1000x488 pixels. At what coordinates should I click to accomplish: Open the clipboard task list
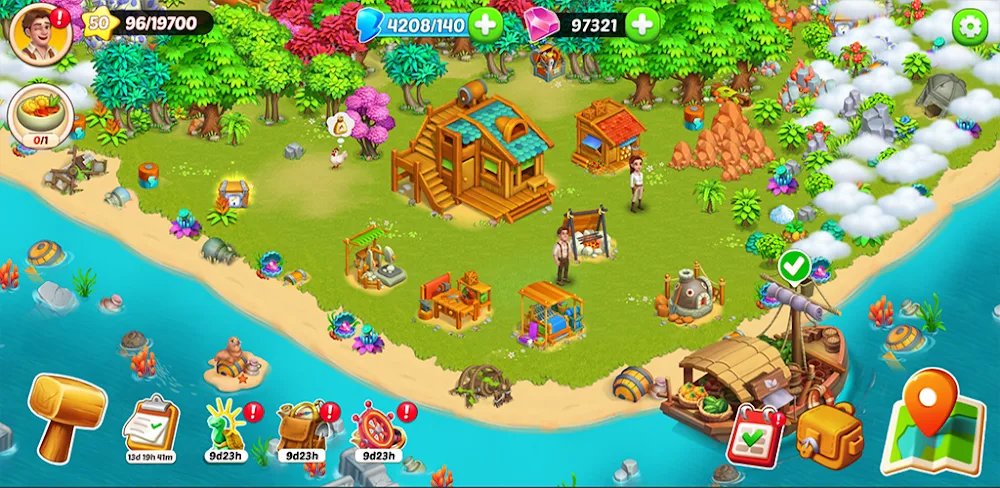(x=150, y=424)
